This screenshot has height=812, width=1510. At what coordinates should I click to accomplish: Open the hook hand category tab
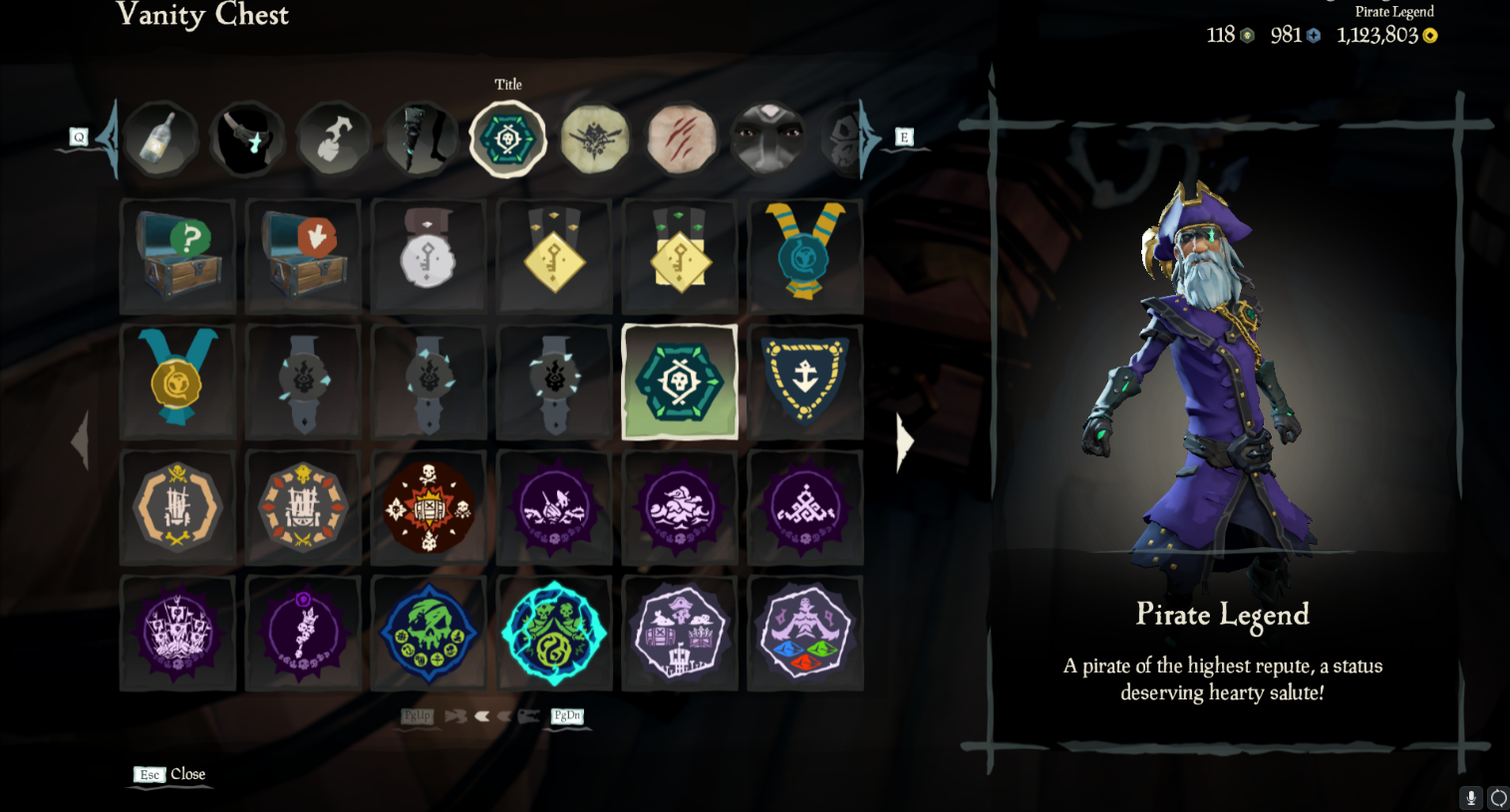pos(334,138)
